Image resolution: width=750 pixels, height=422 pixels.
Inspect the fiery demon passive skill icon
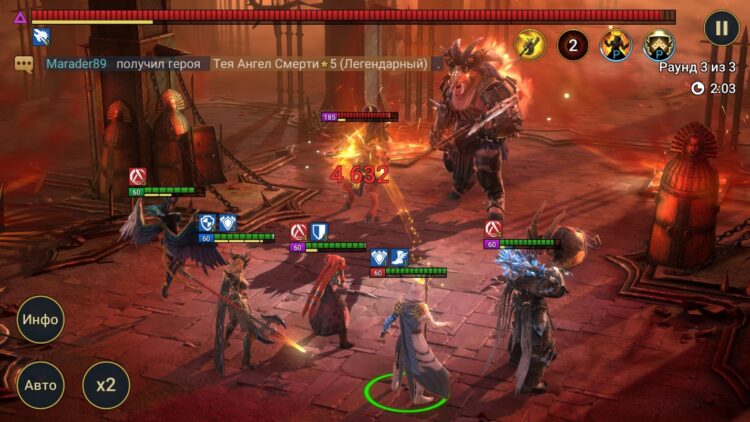coord(615,45)
